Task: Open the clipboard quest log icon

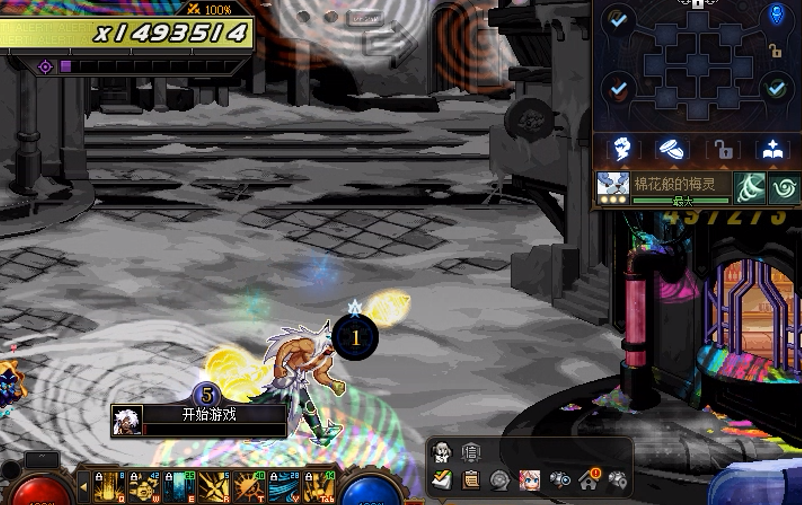Action: pyautogui.click(x=470, y=479)
